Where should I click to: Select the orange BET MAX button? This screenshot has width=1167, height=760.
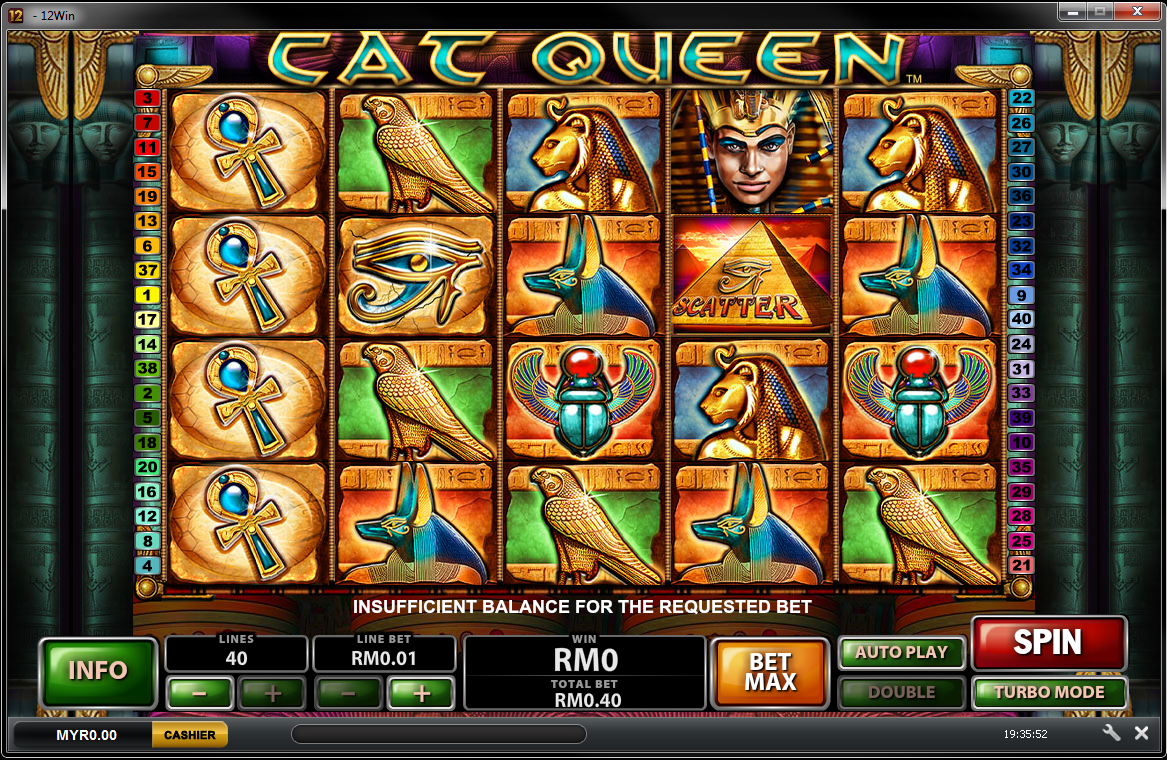[770, 672]
